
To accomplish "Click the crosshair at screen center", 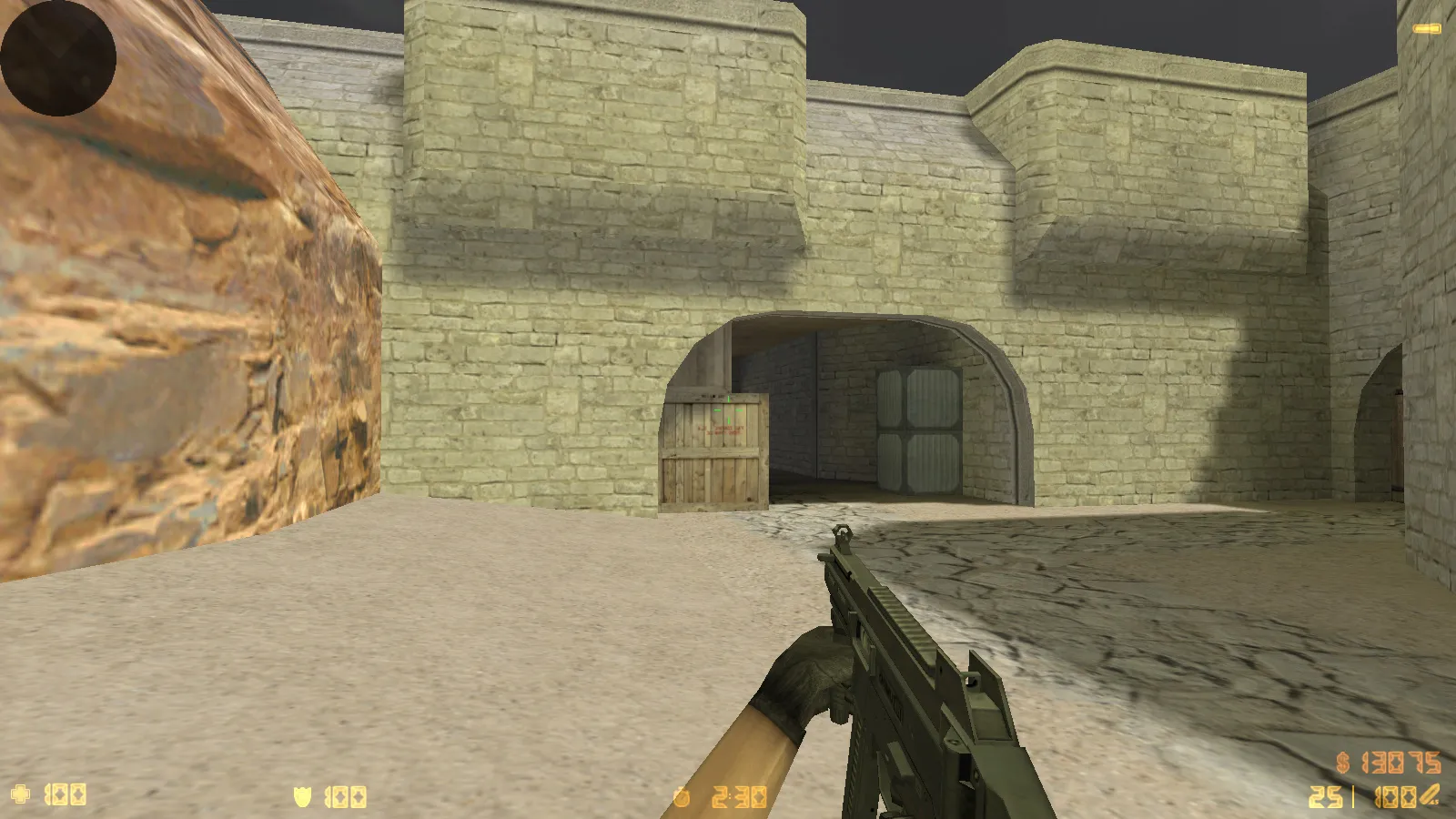I will coord(728,409).
